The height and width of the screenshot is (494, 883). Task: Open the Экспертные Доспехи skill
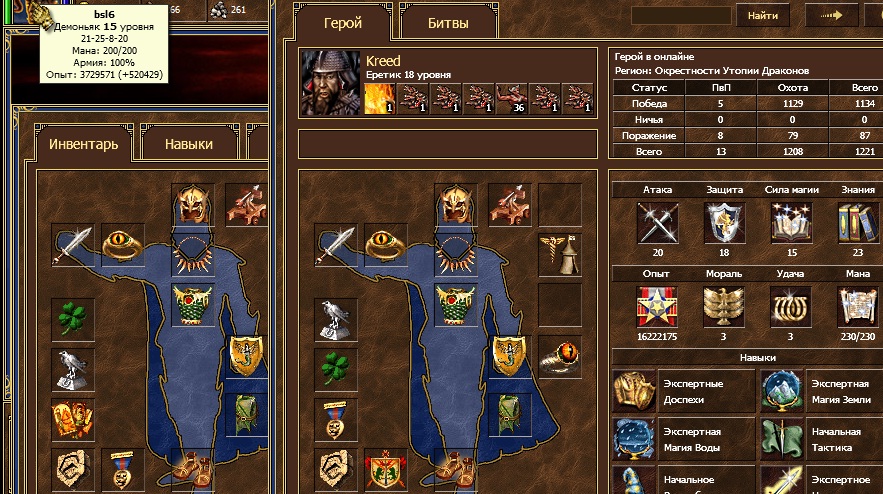[632, 391]
